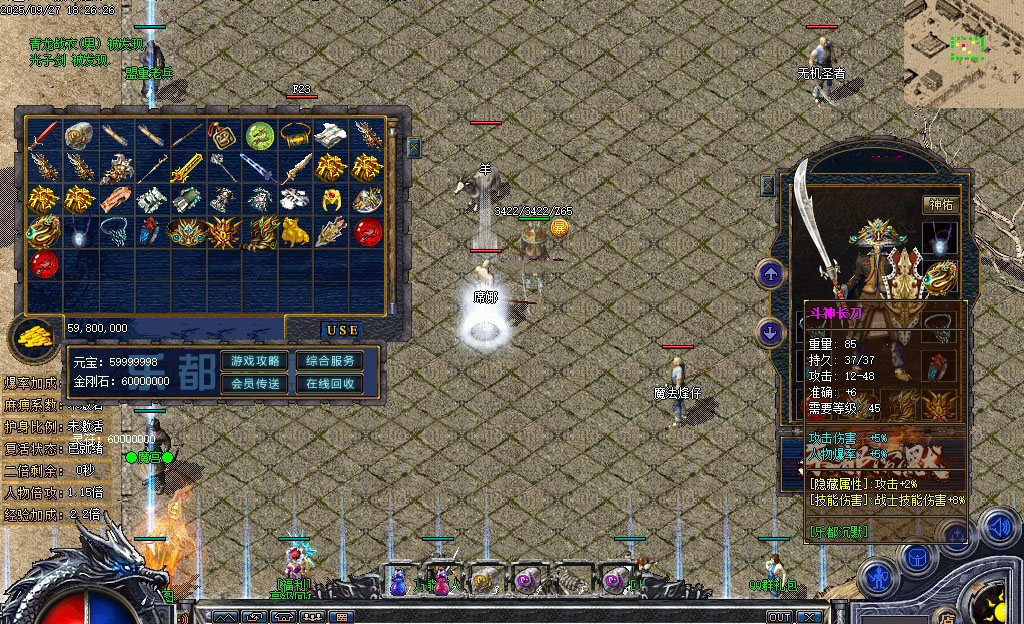Close the inventory bag panel
The height and width of the screenshot is (624, 1024).
pos(413,148)
